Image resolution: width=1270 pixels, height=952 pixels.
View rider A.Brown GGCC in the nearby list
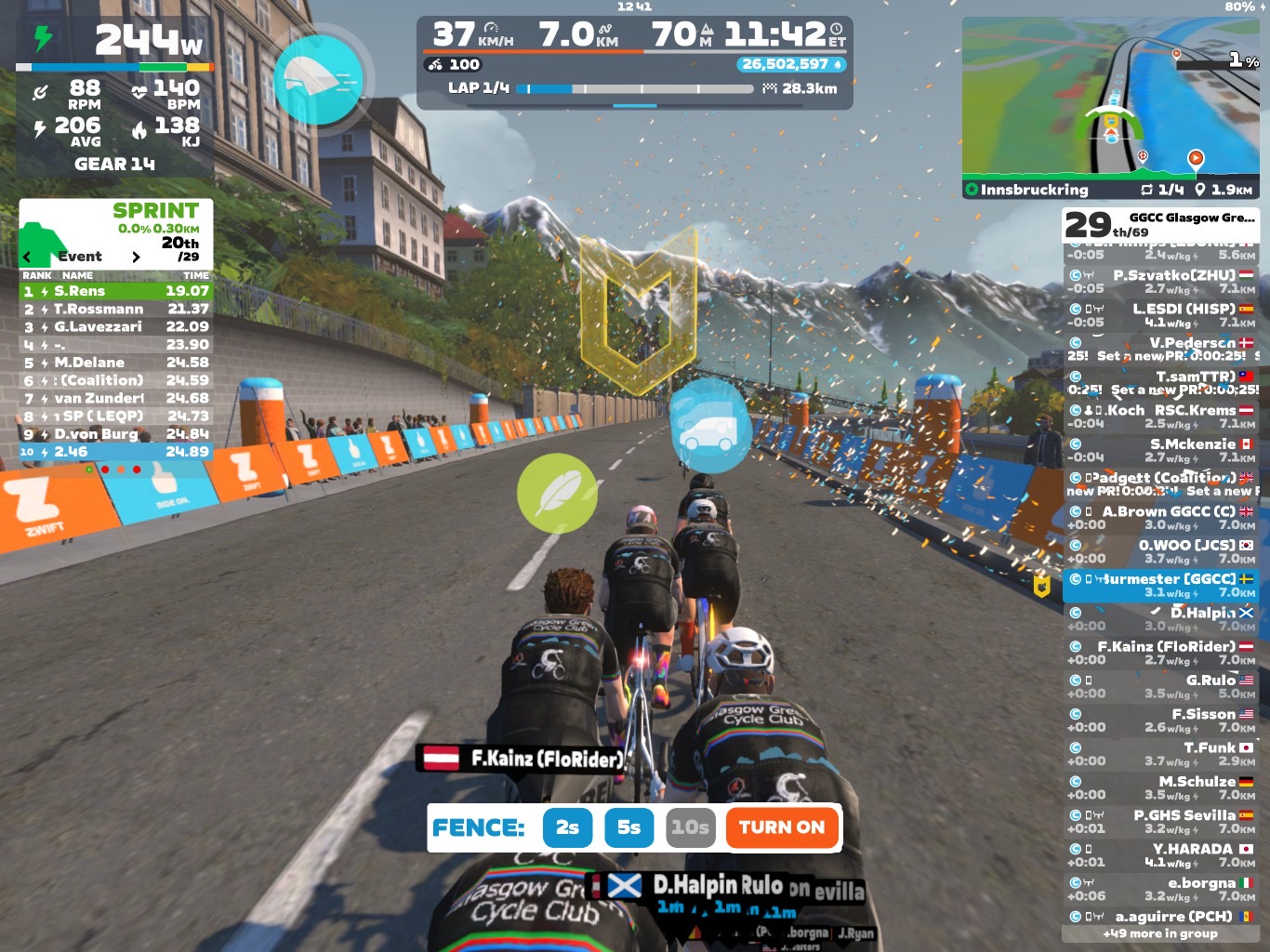tap(1160, 518)
